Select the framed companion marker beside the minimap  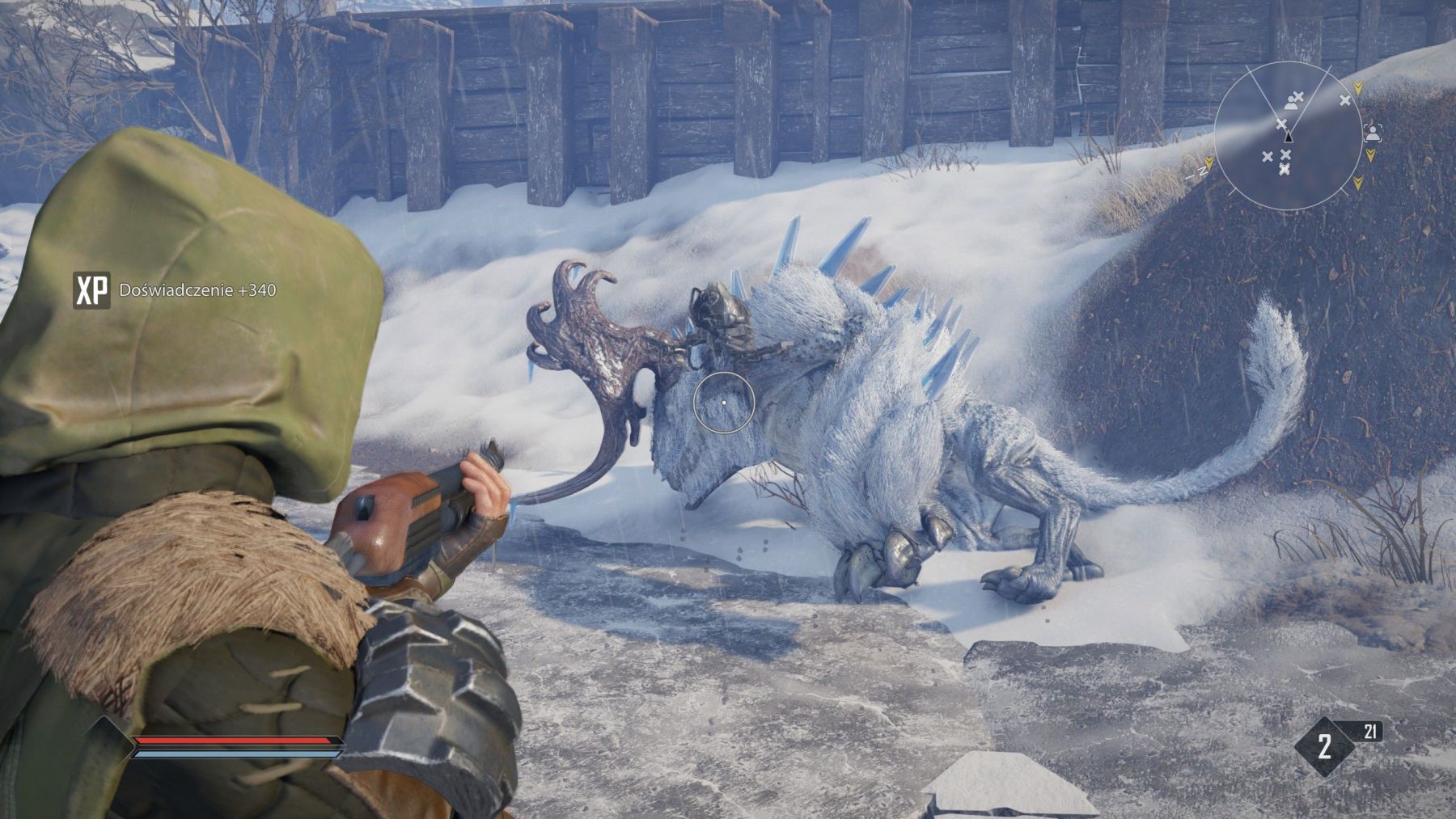point(1373,134)
